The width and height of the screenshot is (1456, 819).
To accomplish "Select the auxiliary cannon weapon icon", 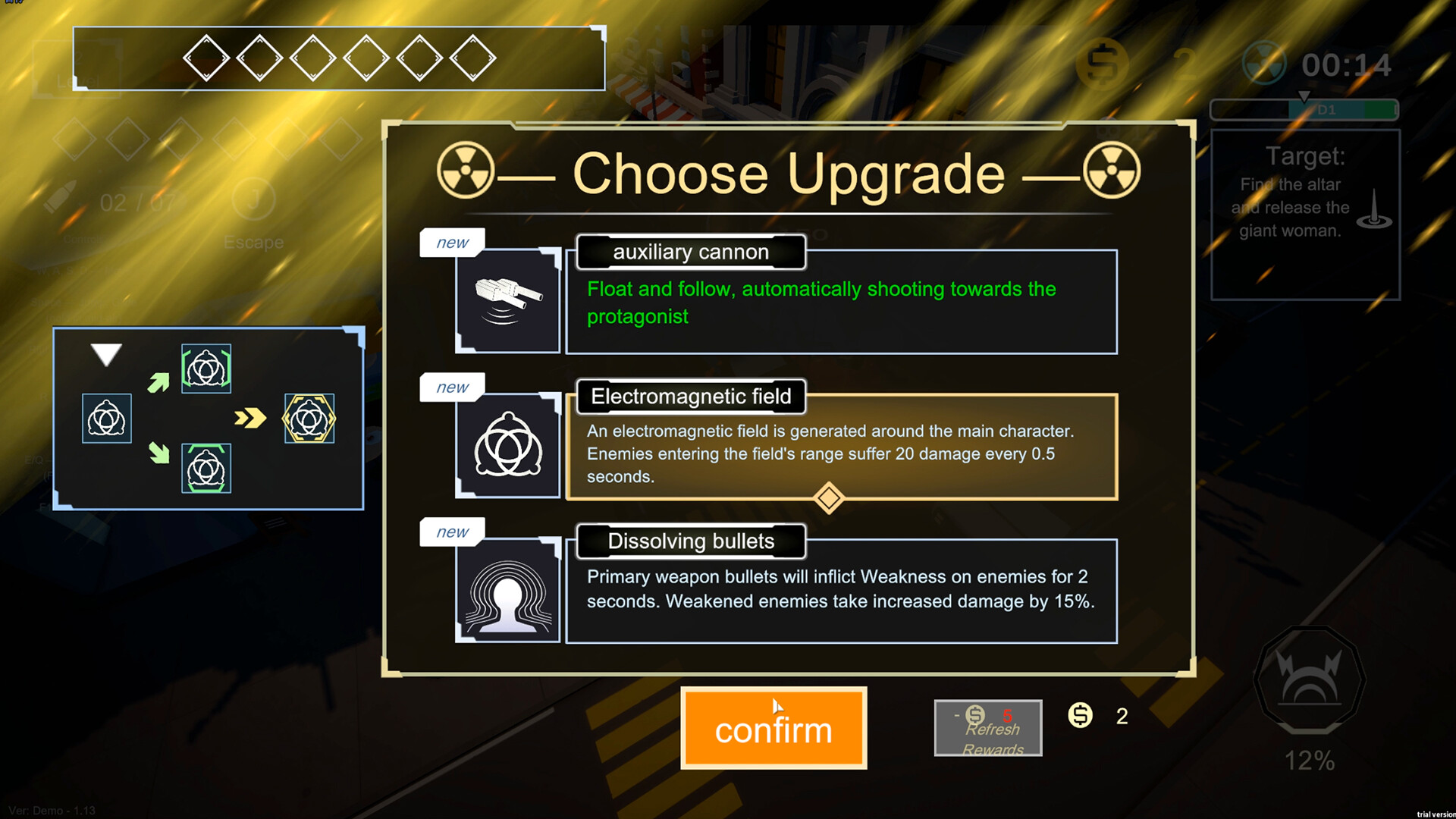I will point(507,299).
